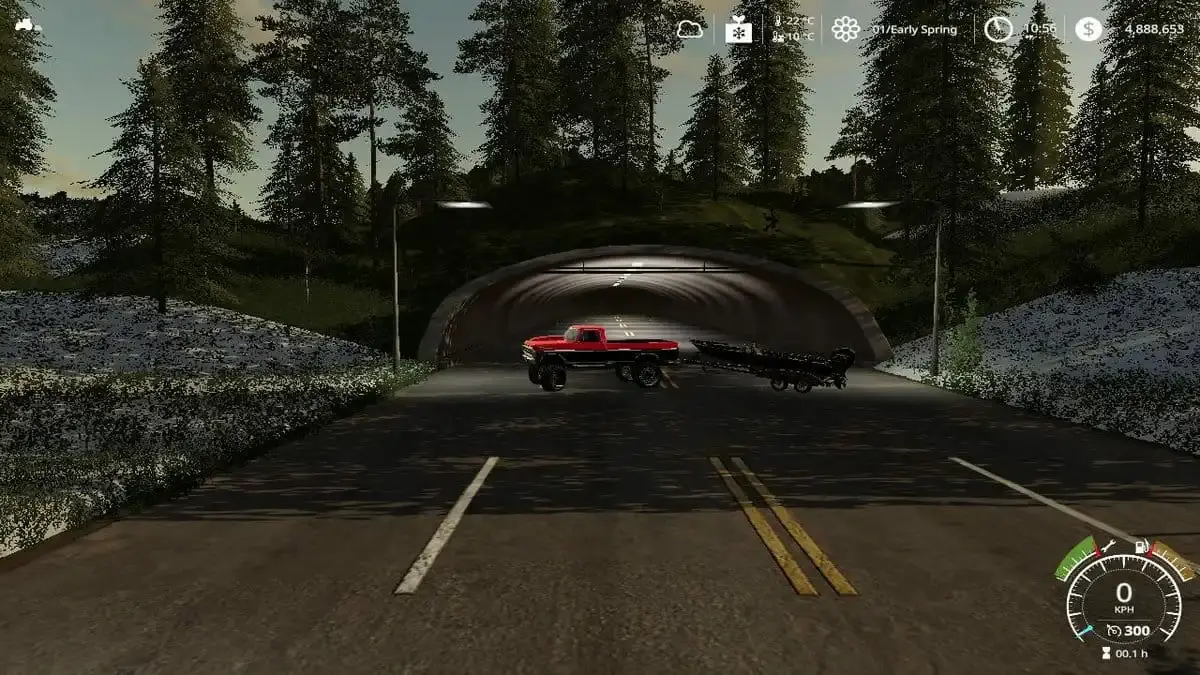Click the flower season icon
Viewport: 1200px width, 675px height.
[x=846, y=29]
